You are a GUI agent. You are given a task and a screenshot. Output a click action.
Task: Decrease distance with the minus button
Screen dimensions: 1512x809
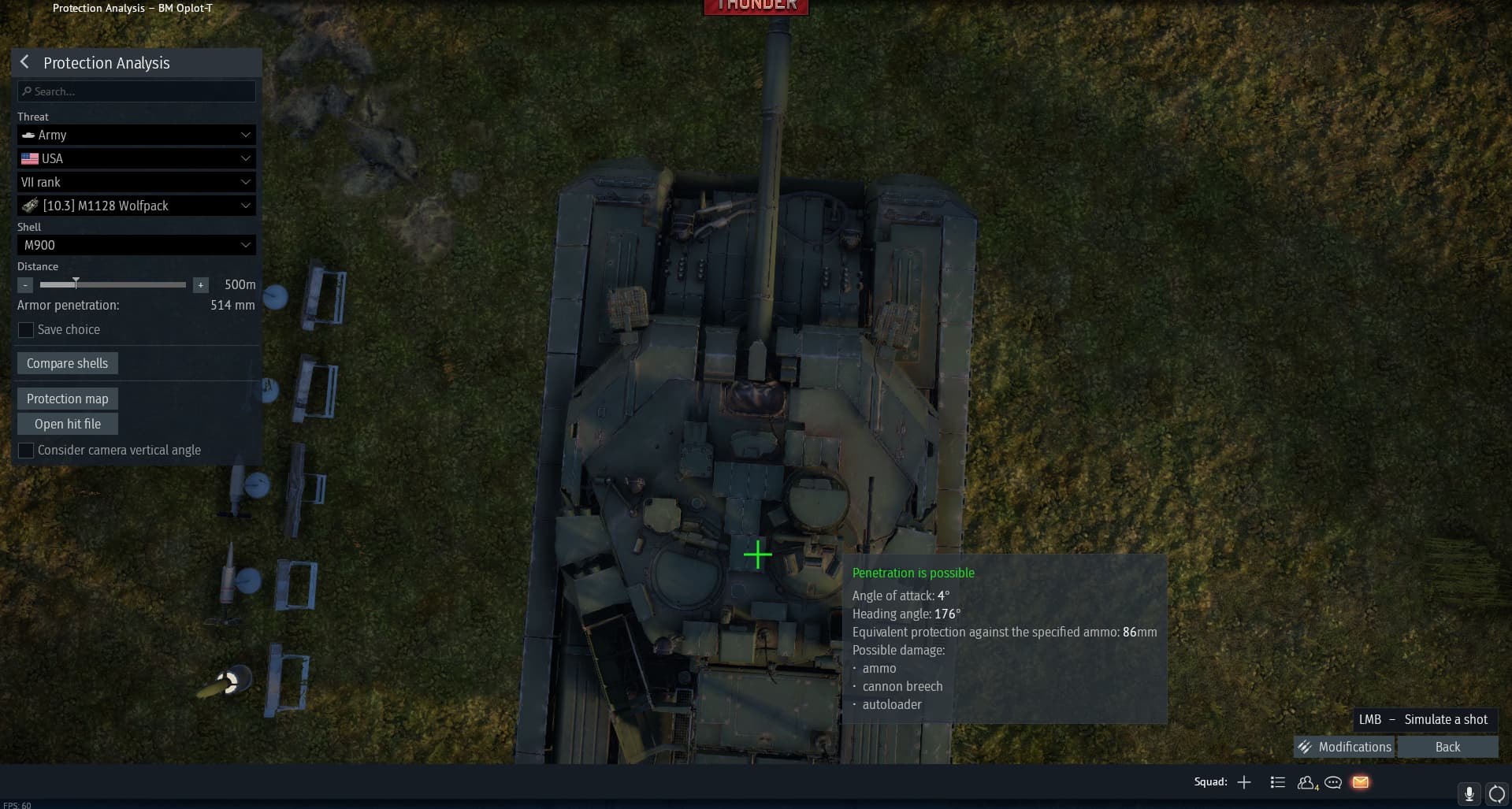(25, 285)
